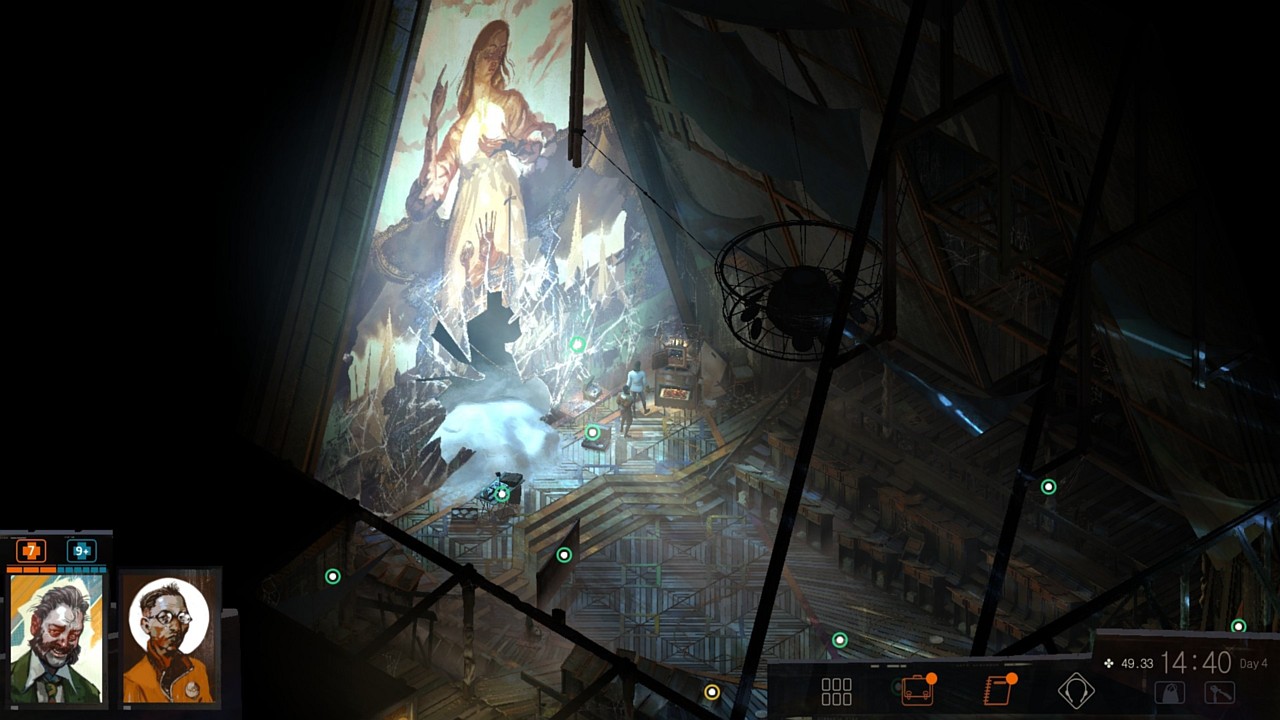This screenshot has height=720, width=1280.
Task: Use the orange health healing item button
Action: click(x=31, y=551)
